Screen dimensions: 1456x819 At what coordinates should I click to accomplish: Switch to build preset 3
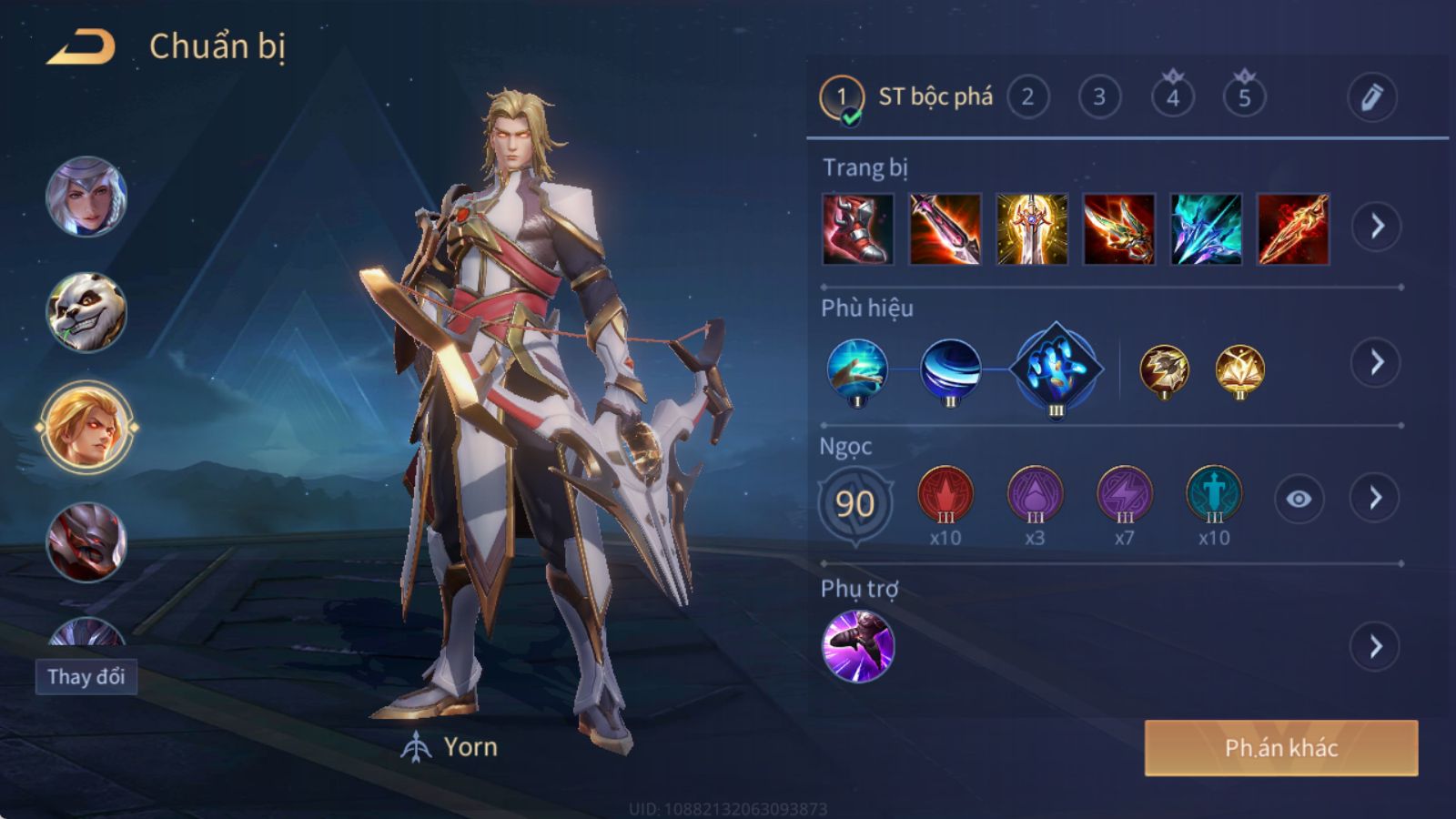tap(1099, 97)
